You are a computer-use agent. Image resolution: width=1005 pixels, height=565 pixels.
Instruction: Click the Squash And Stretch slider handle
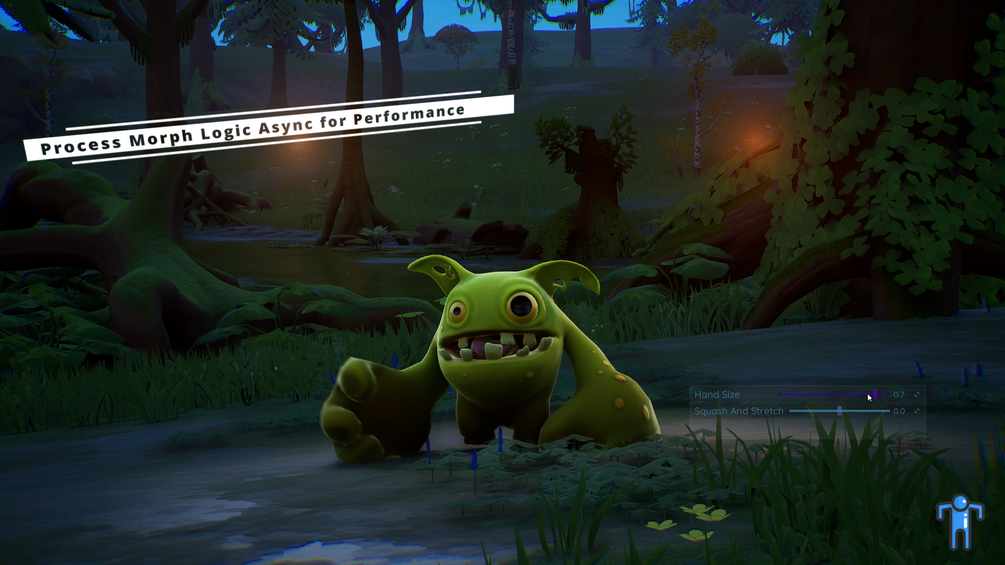(839, 411)
